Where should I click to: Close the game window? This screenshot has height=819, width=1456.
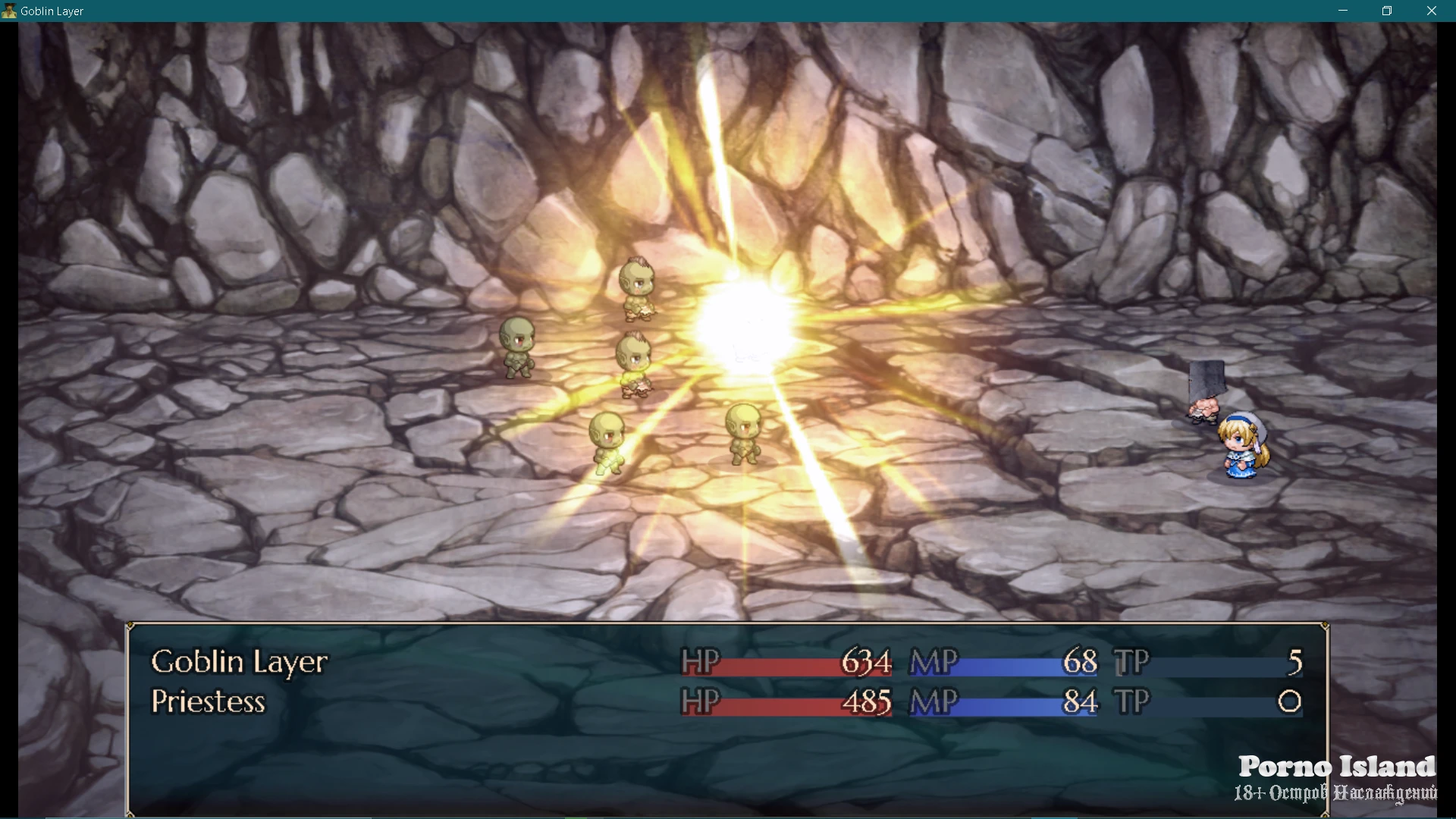pos(1431,11)
